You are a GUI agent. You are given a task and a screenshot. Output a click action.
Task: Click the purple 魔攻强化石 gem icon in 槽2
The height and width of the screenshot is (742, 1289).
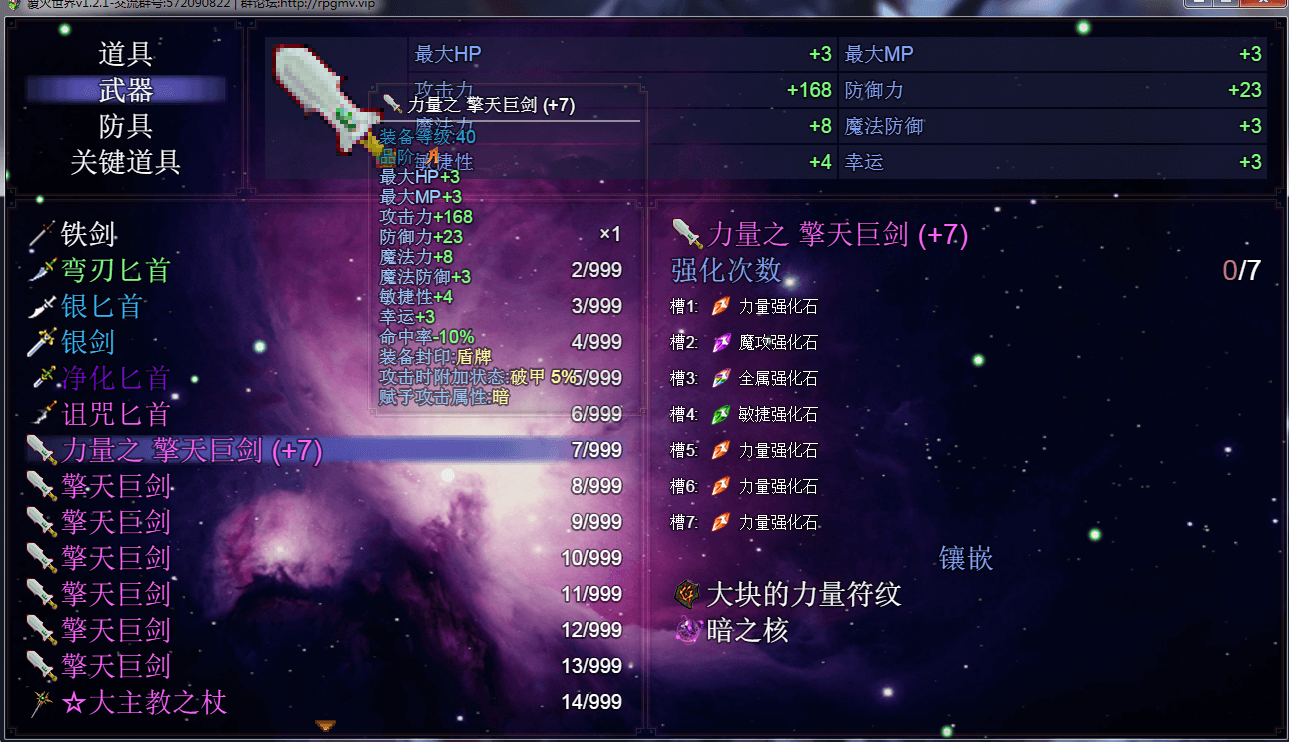(x=719, y=343)
